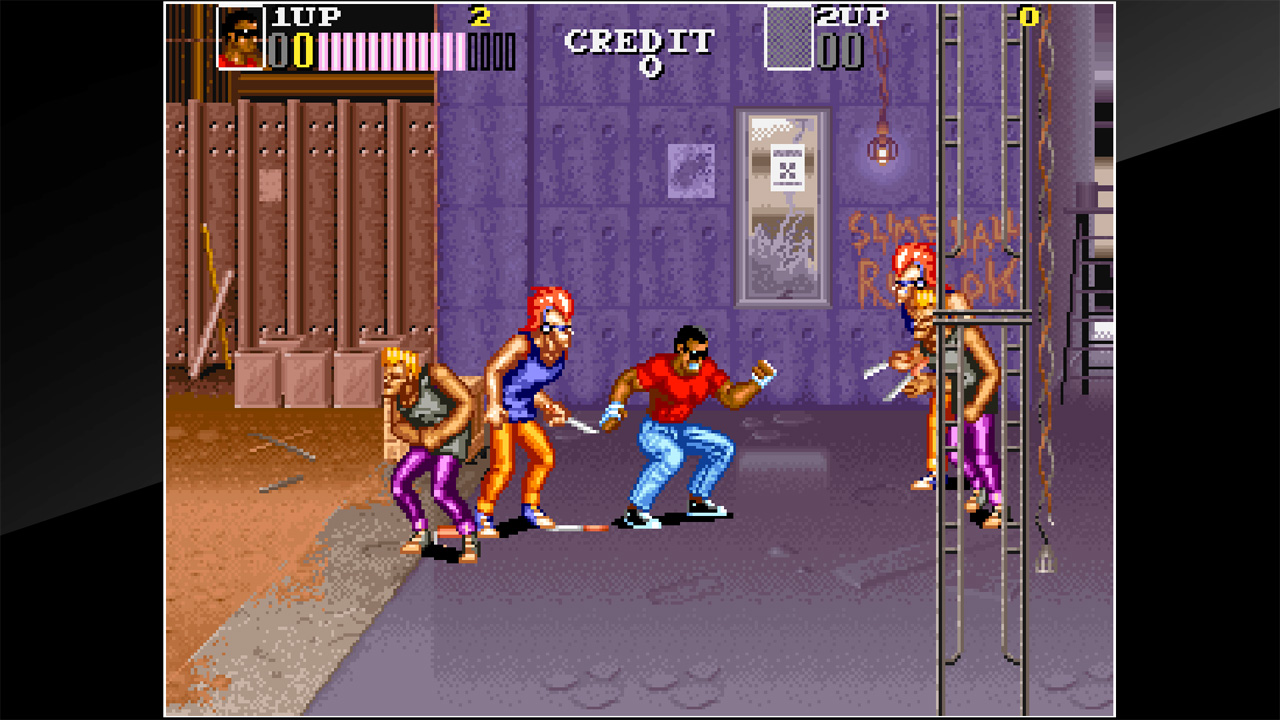The width and height of the screenshot is (1280, 720).
Task: Click the number 2 above the health bar
Action: (481, 18)
